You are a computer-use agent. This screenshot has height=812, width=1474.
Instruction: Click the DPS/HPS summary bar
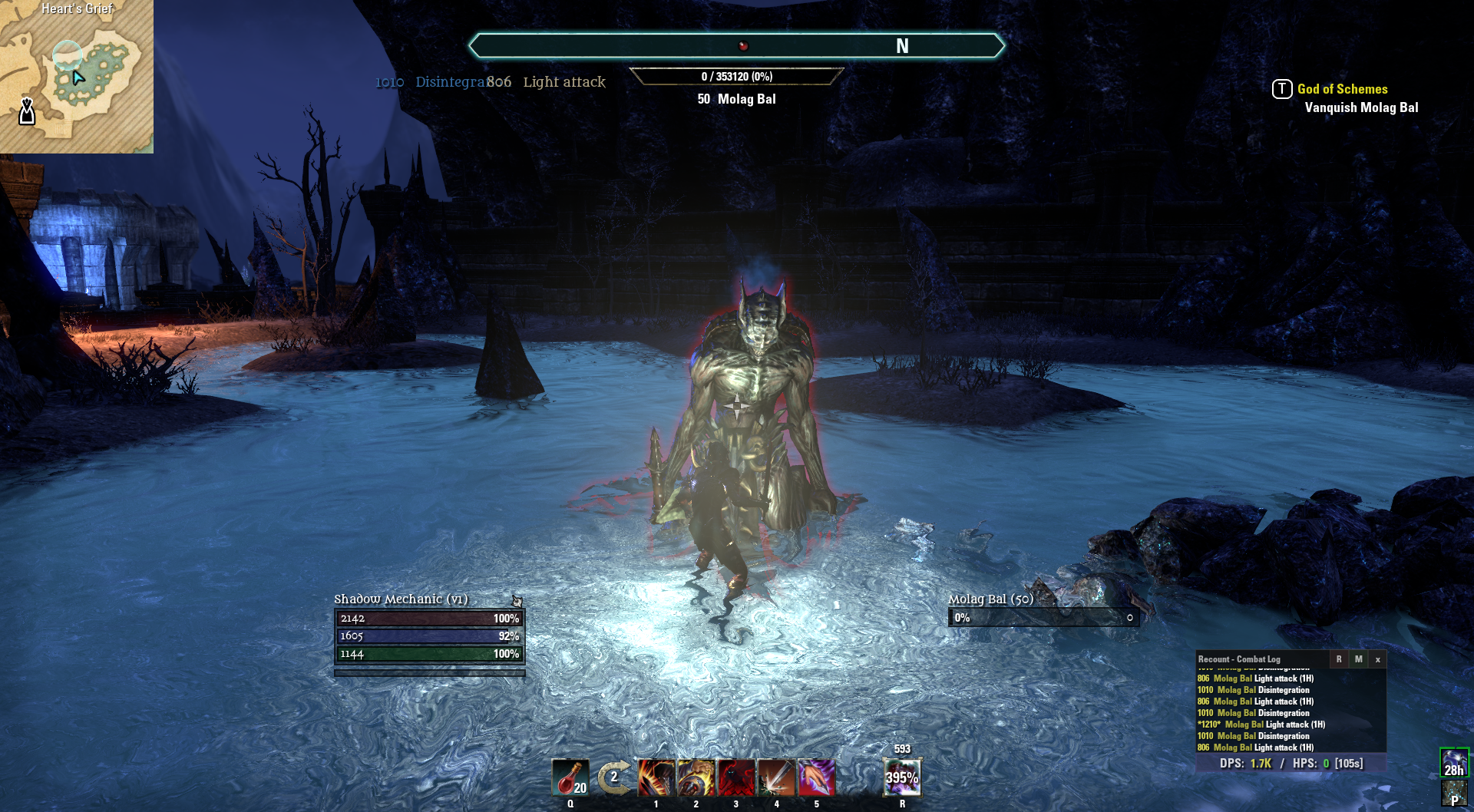coord(1291,763)
